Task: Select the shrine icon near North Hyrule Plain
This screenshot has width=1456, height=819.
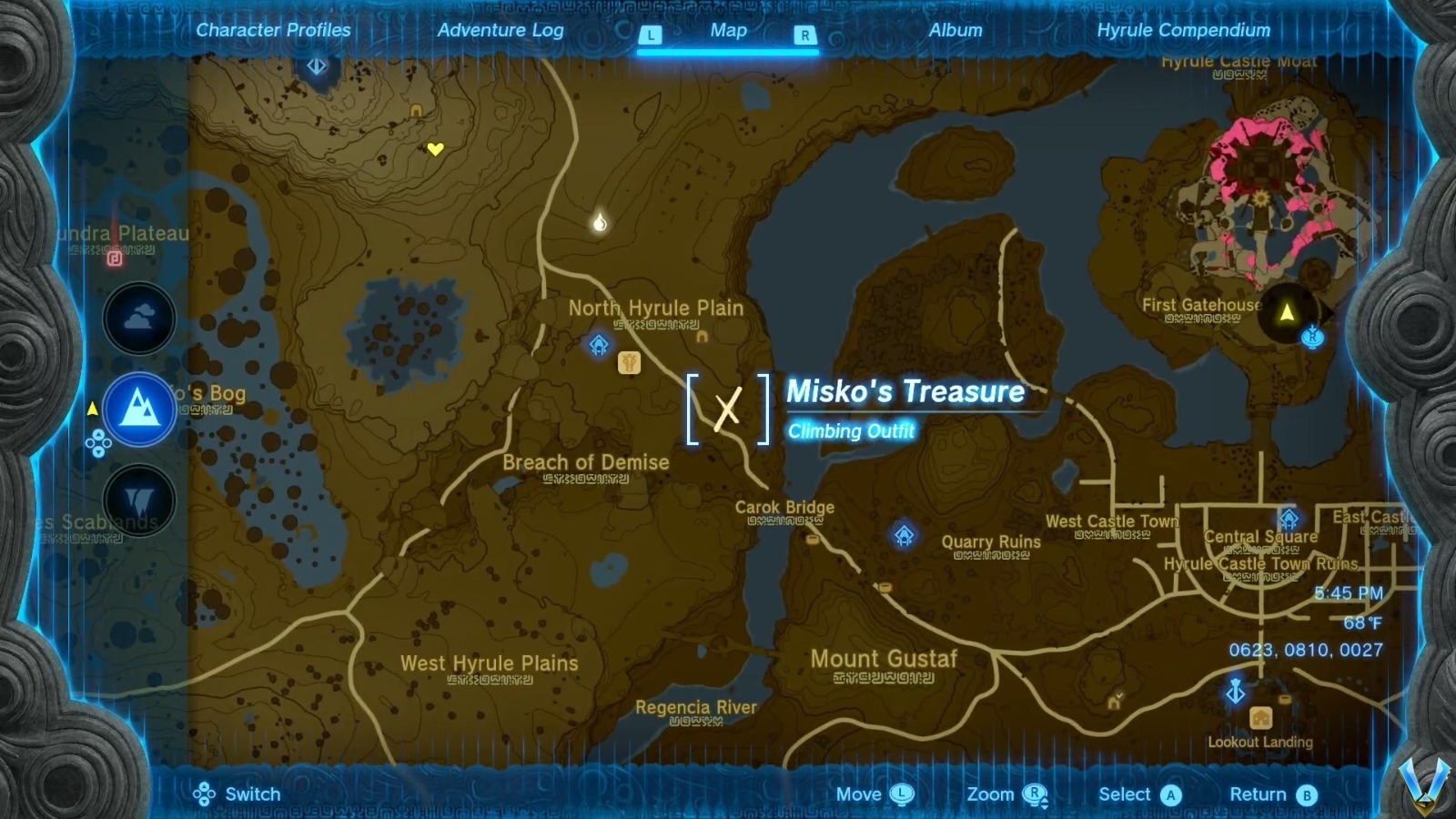Action: click(x=598, y=345)
